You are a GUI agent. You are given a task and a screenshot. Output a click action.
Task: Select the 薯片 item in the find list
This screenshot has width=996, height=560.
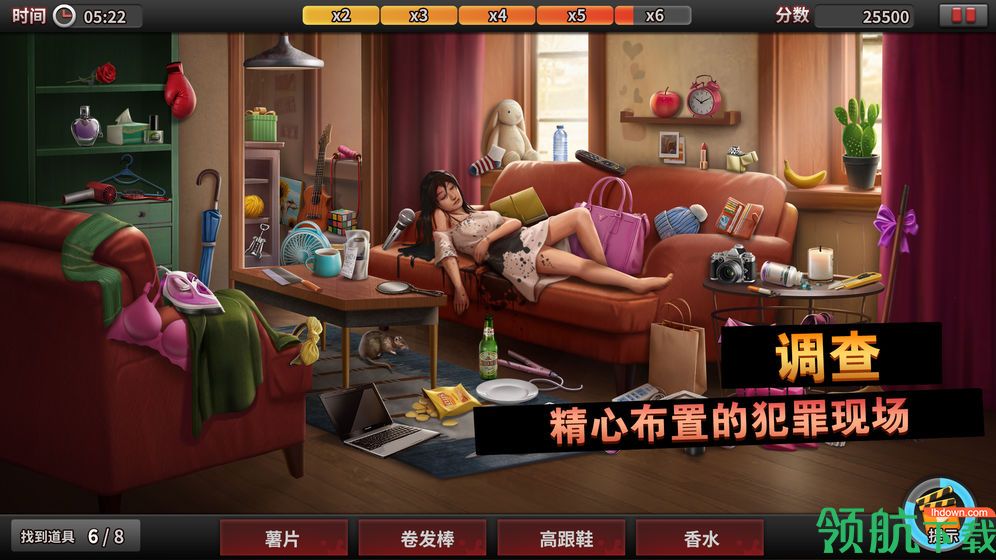[283, 538]
